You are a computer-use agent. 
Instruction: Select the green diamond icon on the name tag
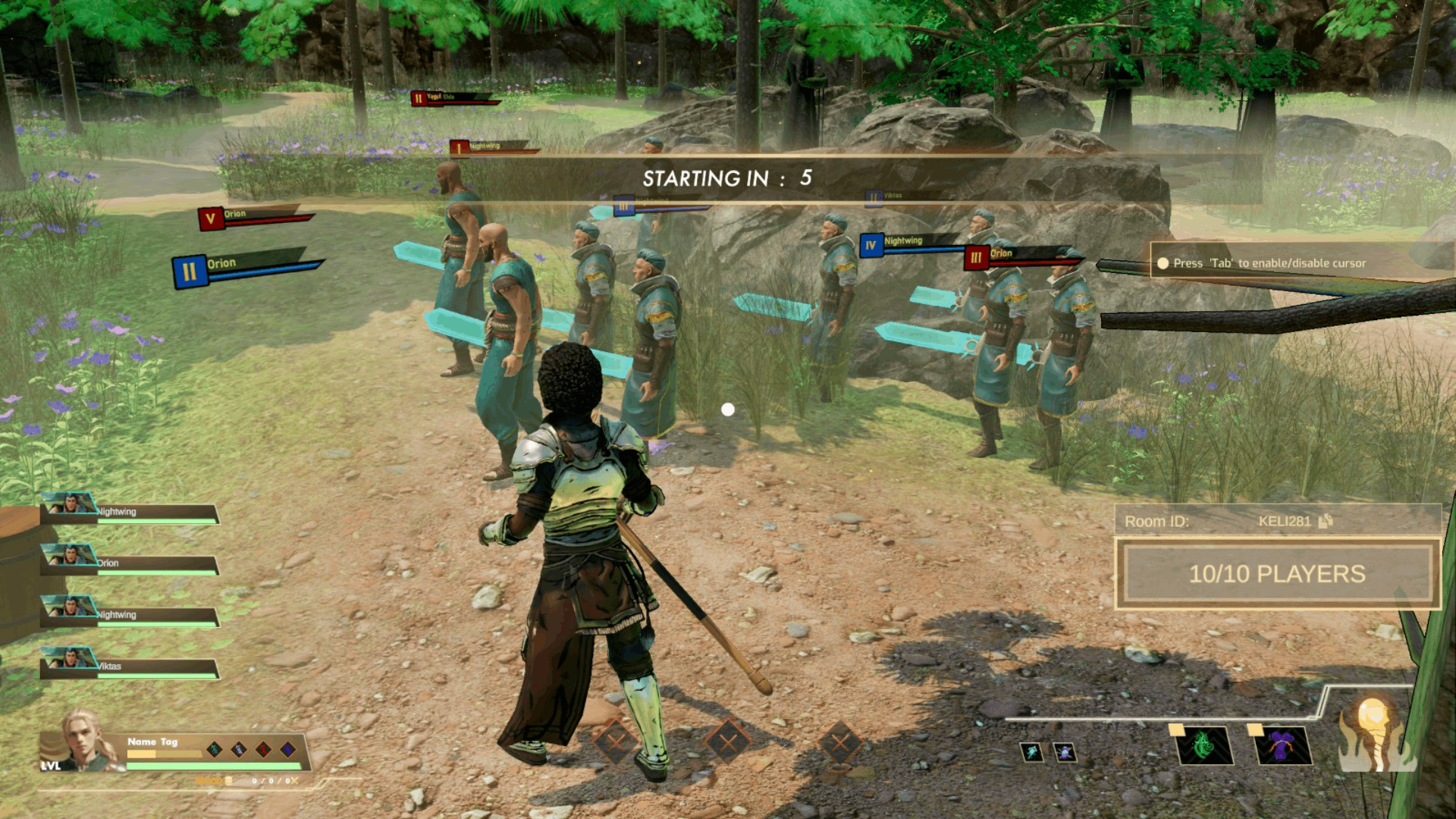click(215, 749)
